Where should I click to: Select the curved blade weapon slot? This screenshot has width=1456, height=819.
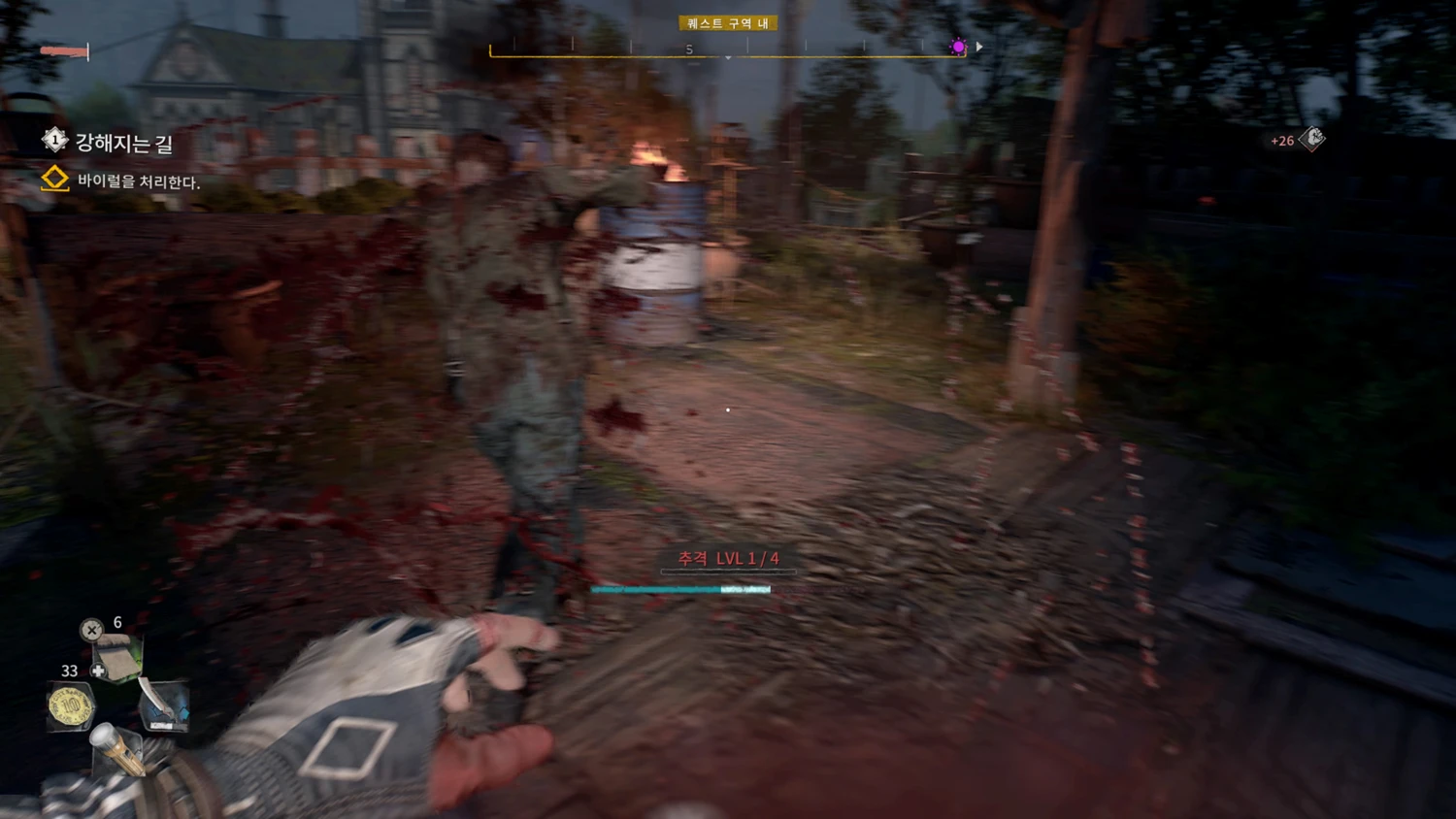[163, 706]
